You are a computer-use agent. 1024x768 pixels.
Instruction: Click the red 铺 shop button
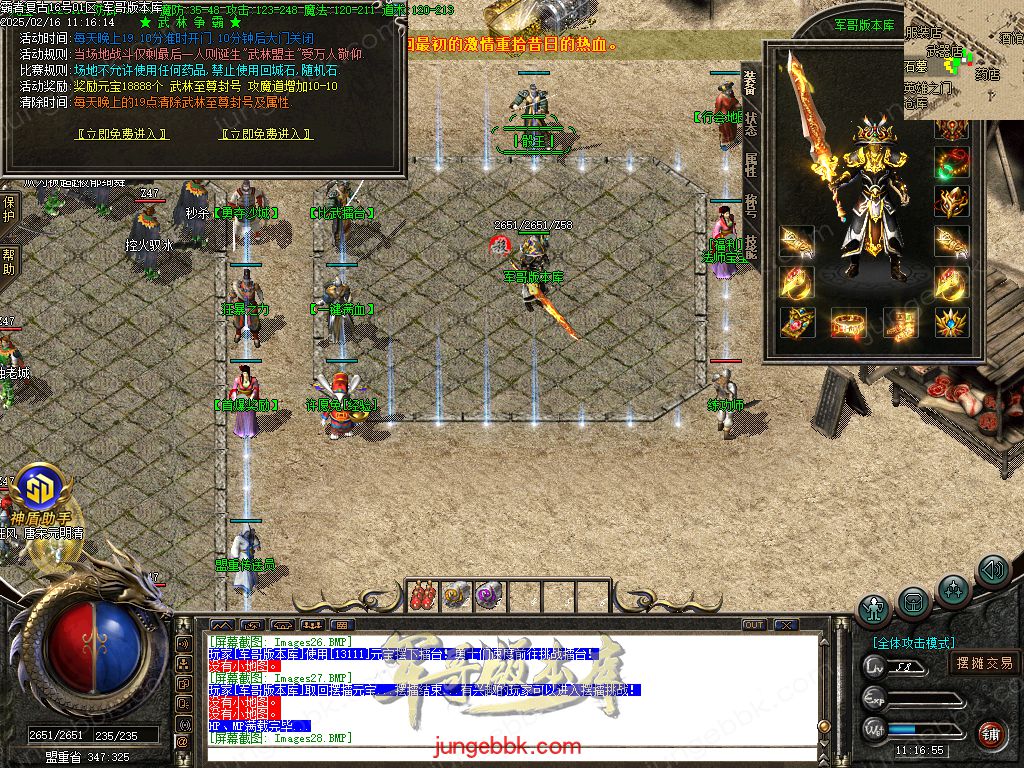pos(991,733)
